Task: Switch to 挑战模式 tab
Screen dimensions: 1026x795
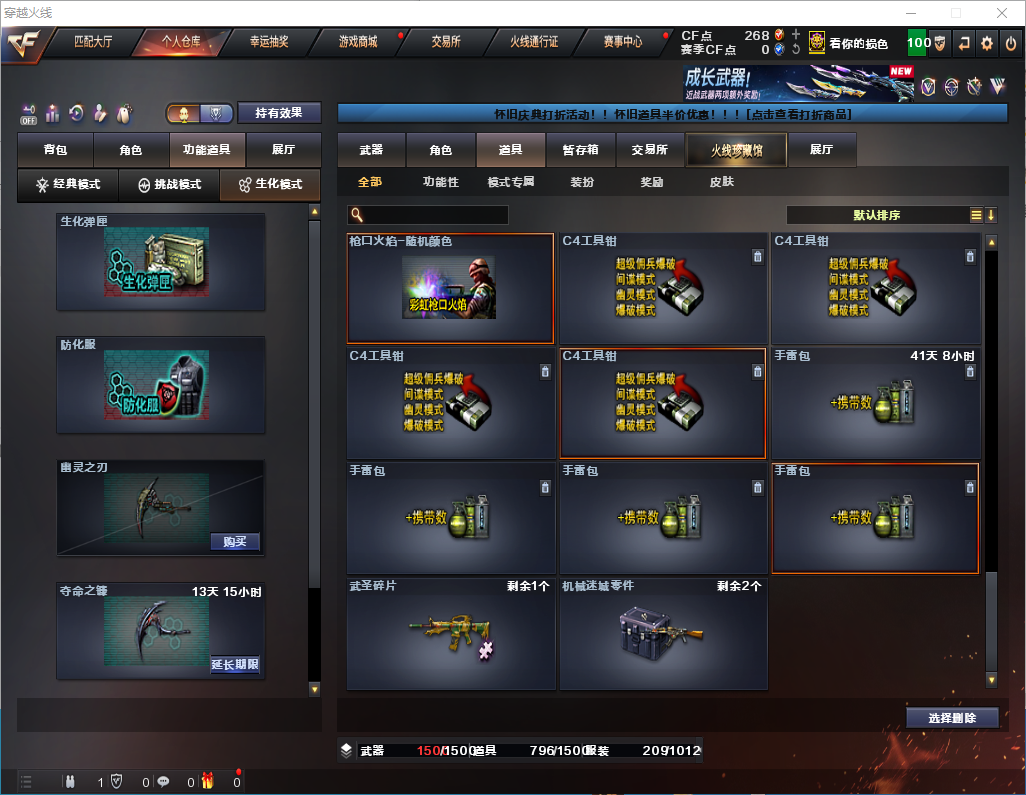Action: point(169,185)
